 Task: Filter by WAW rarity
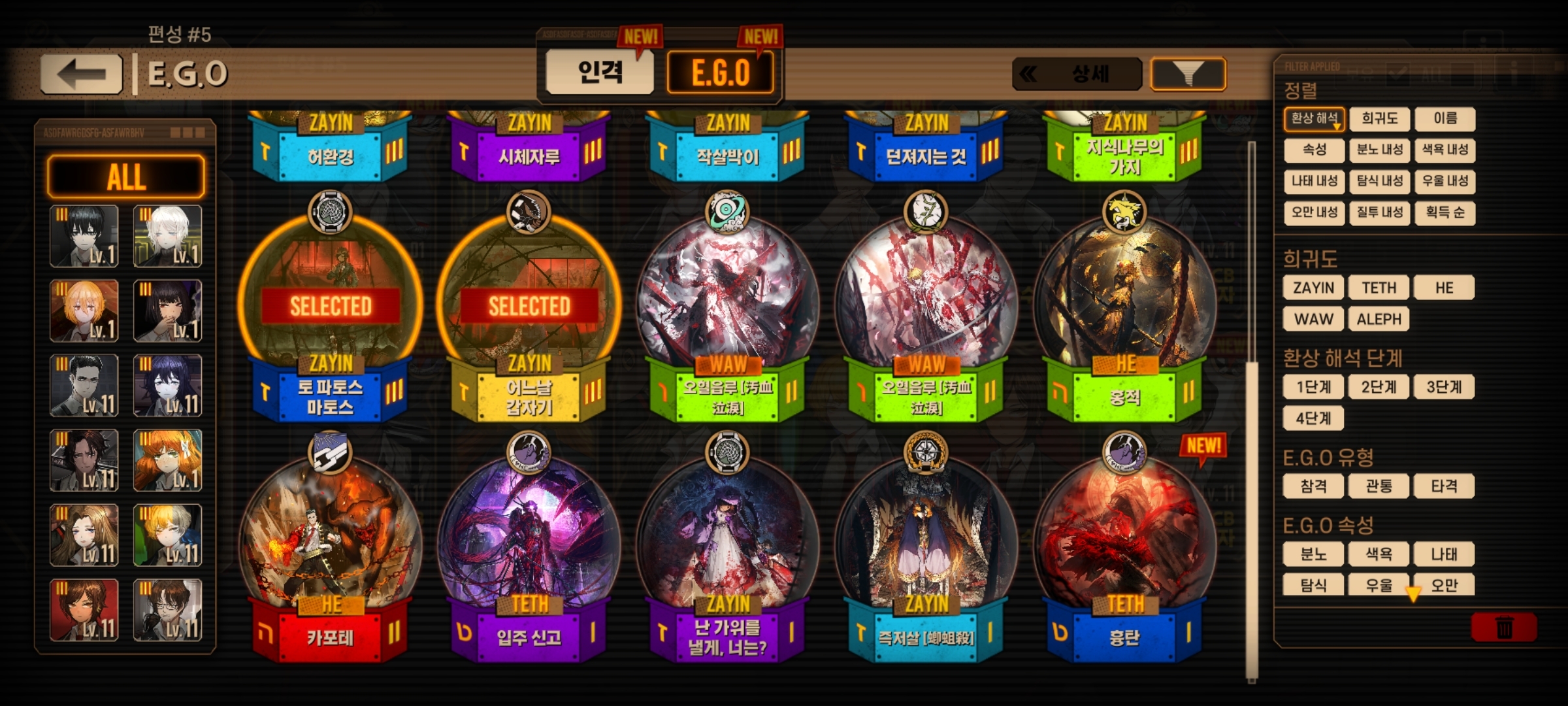pyautogui.click(x=1313, y=319)
